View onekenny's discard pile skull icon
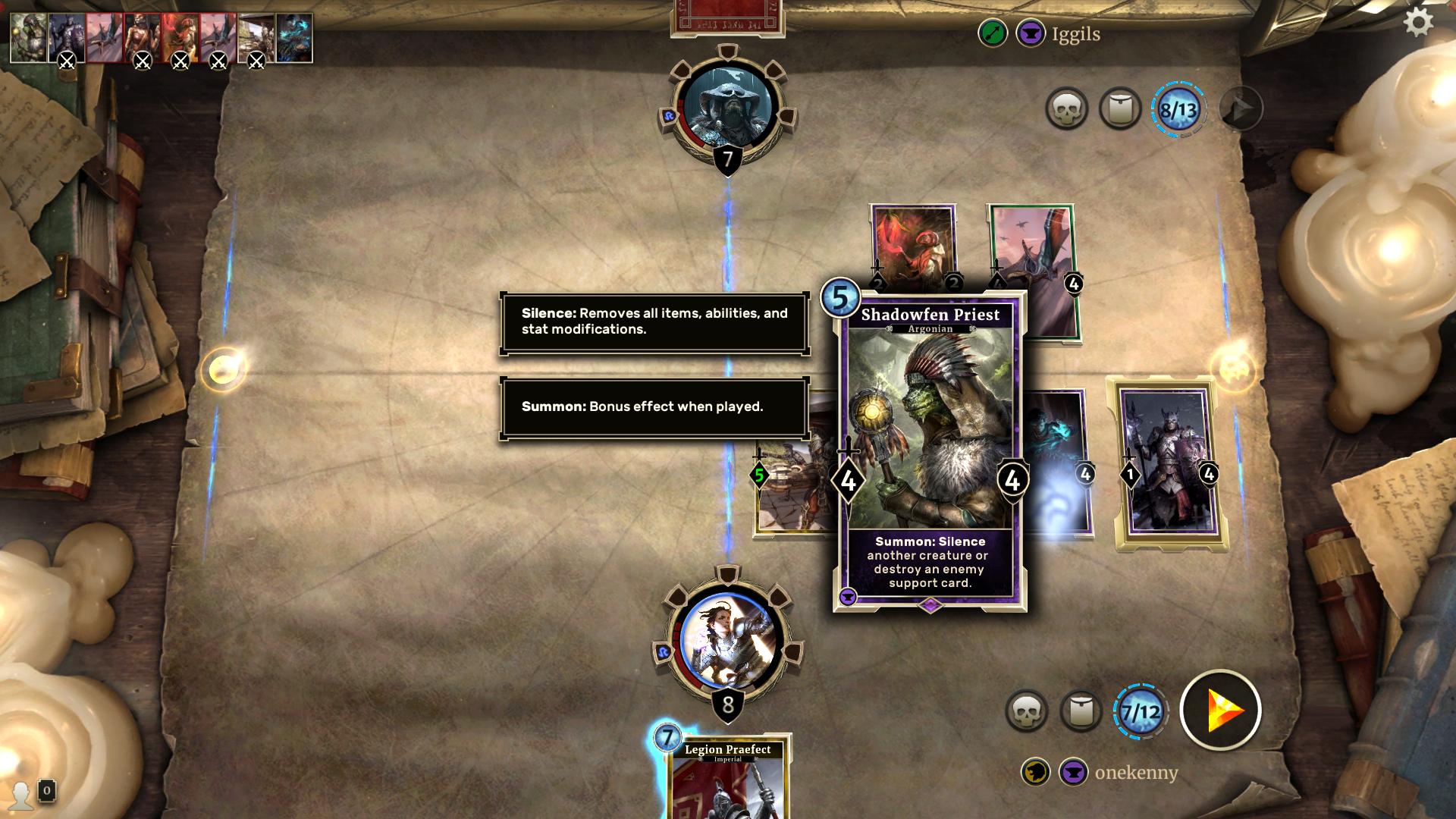This screenshot has width=1456, height=819. click(1026, 711)
